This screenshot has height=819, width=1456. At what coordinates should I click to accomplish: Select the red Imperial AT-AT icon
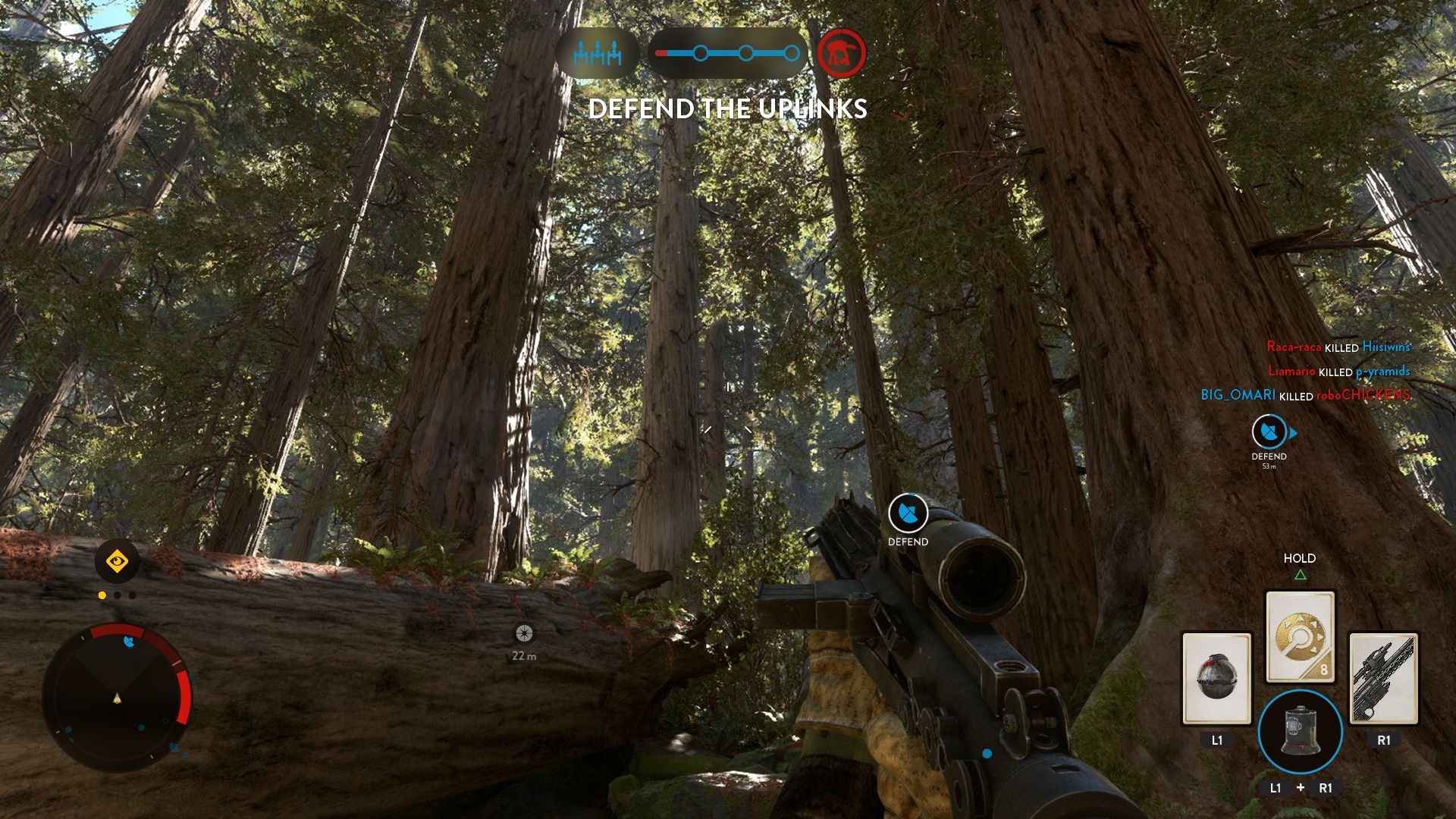click(x=840, y=53)
